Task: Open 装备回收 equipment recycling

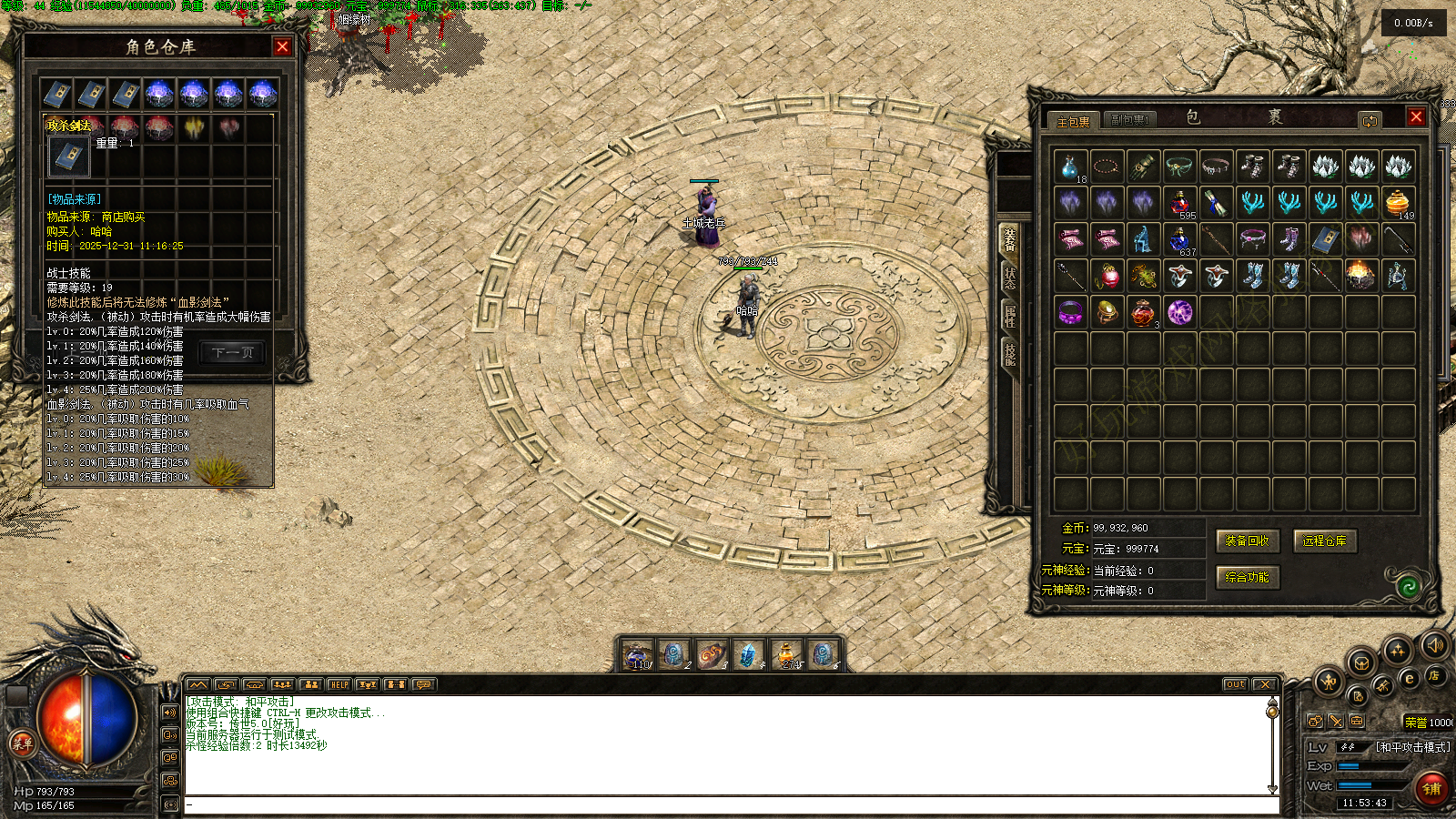Action: pyautogui.click(x=1247, y=541)
